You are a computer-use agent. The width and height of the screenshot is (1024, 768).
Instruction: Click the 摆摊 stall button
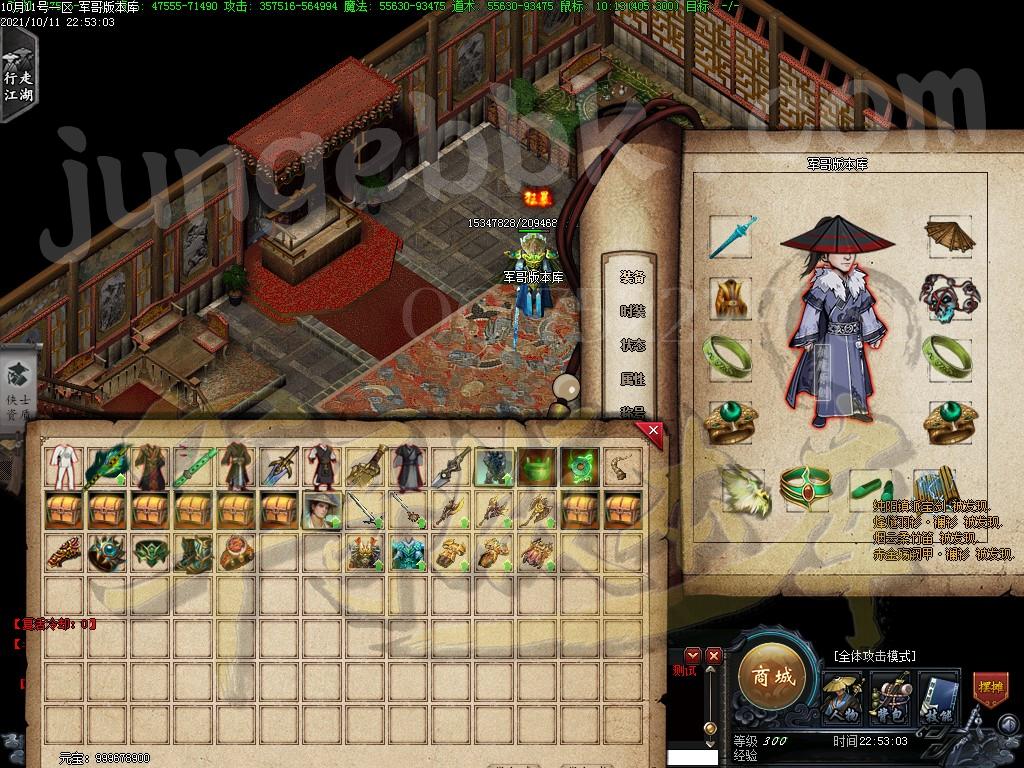point(990,690)
